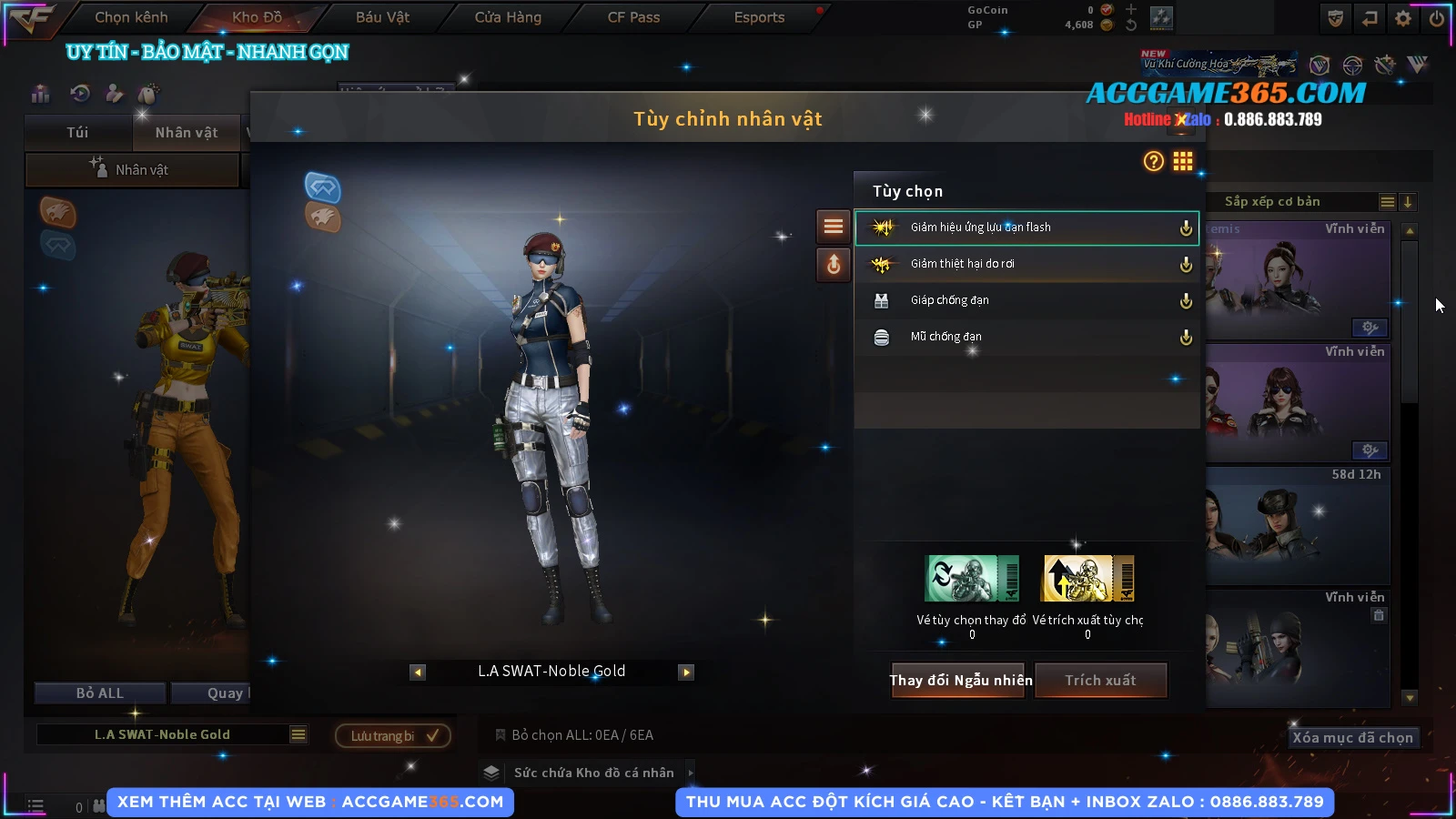
Task: Switch to Báu Vật section
Action: pyautogui.click(x=382, y=17)
